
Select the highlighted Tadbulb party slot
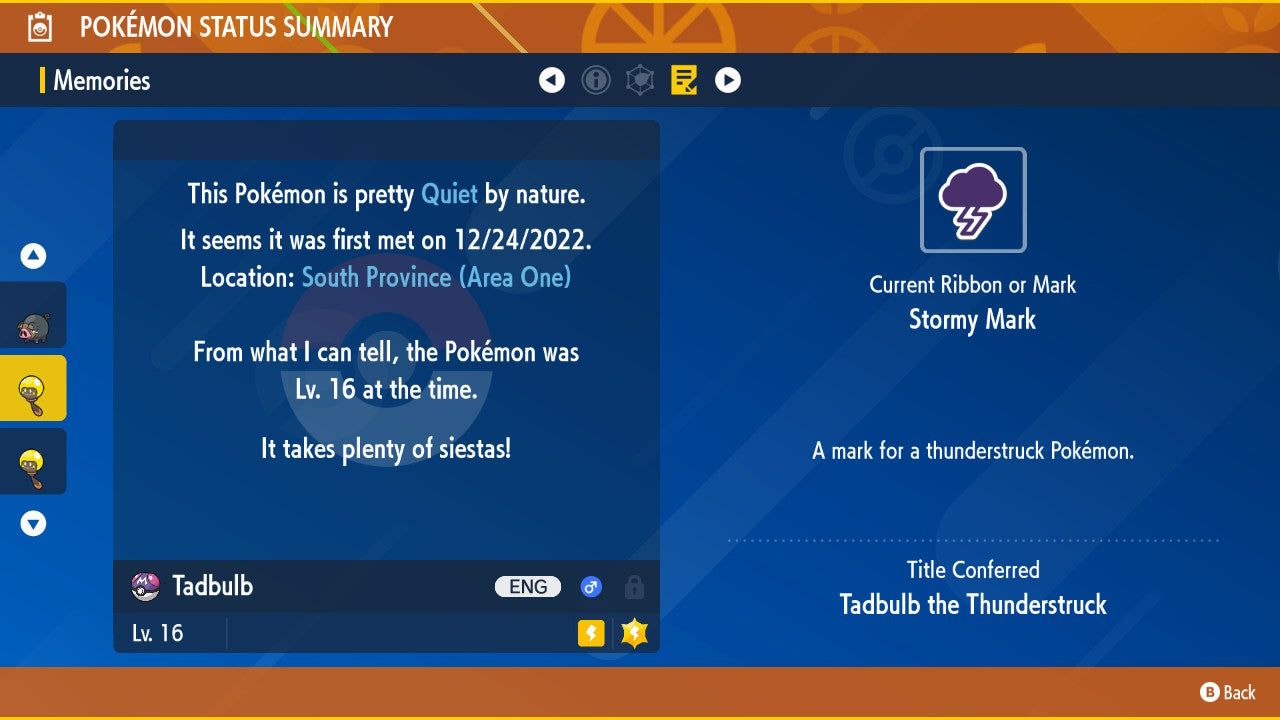coord(33,388)
